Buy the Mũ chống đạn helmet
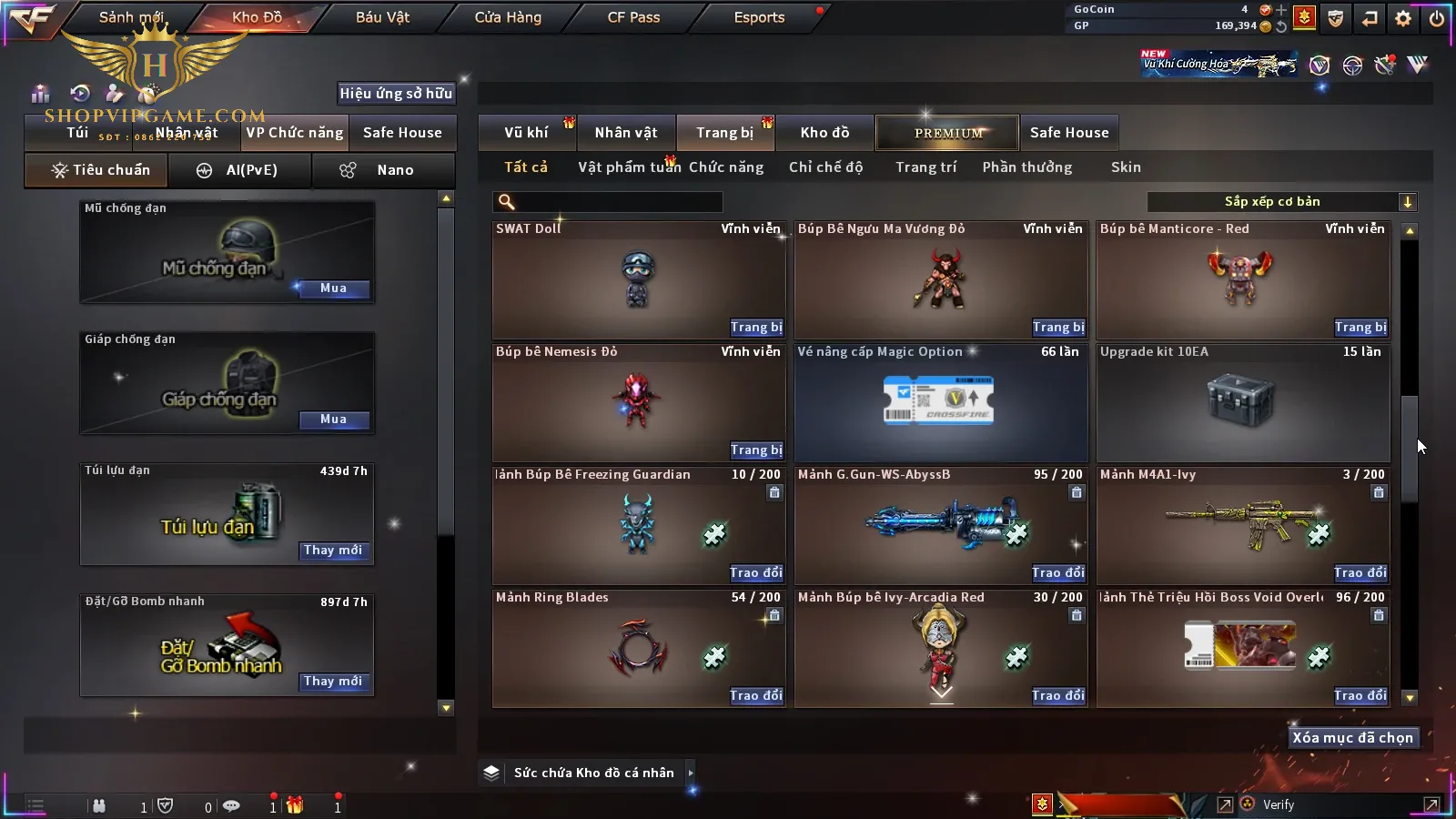This screenshot has width=1456, height=819. pos(333,288)
